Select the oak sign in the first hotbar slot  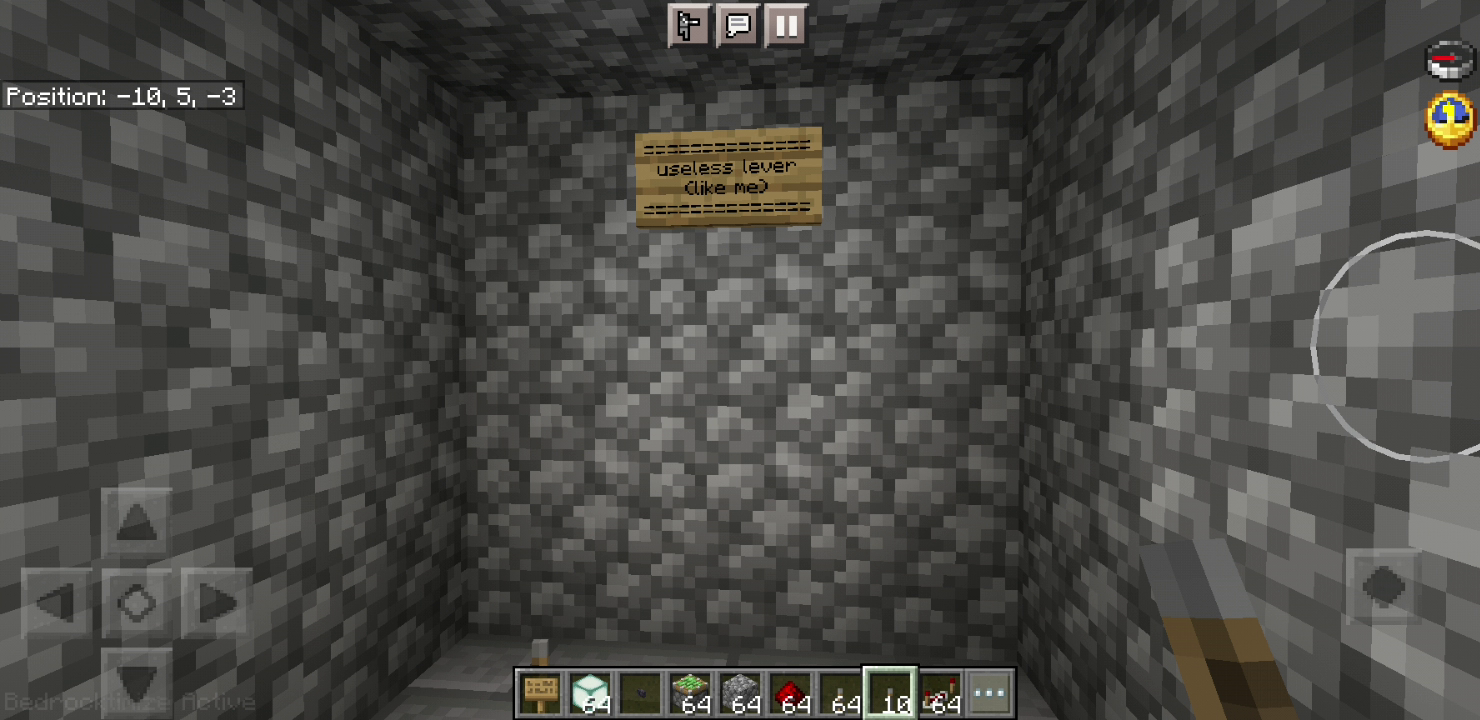[x=539, y=690]
